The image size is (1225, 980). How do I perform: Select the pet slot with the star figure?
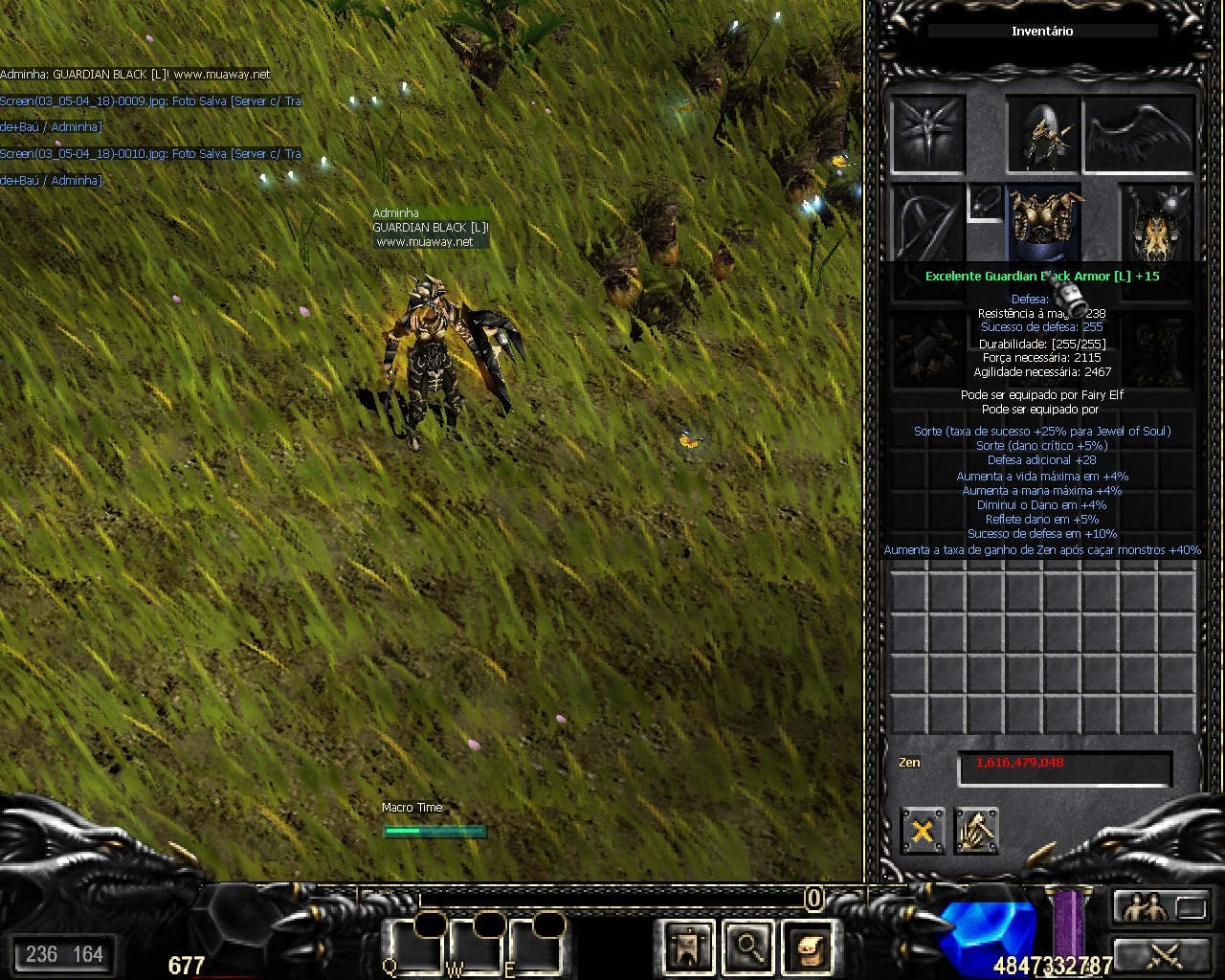point(926,134)
